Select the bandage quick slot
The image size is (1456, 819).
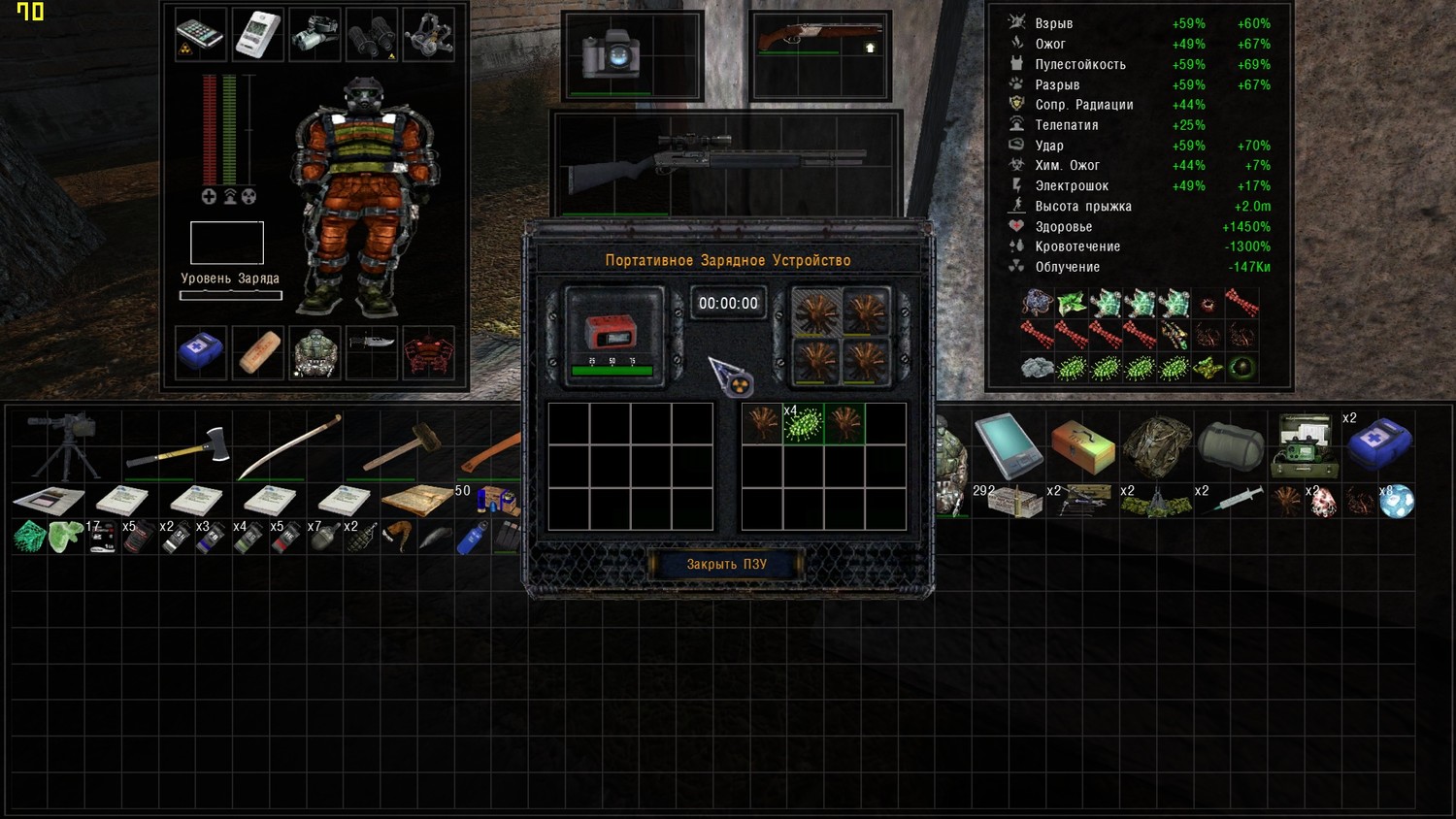tap(258, 352)
